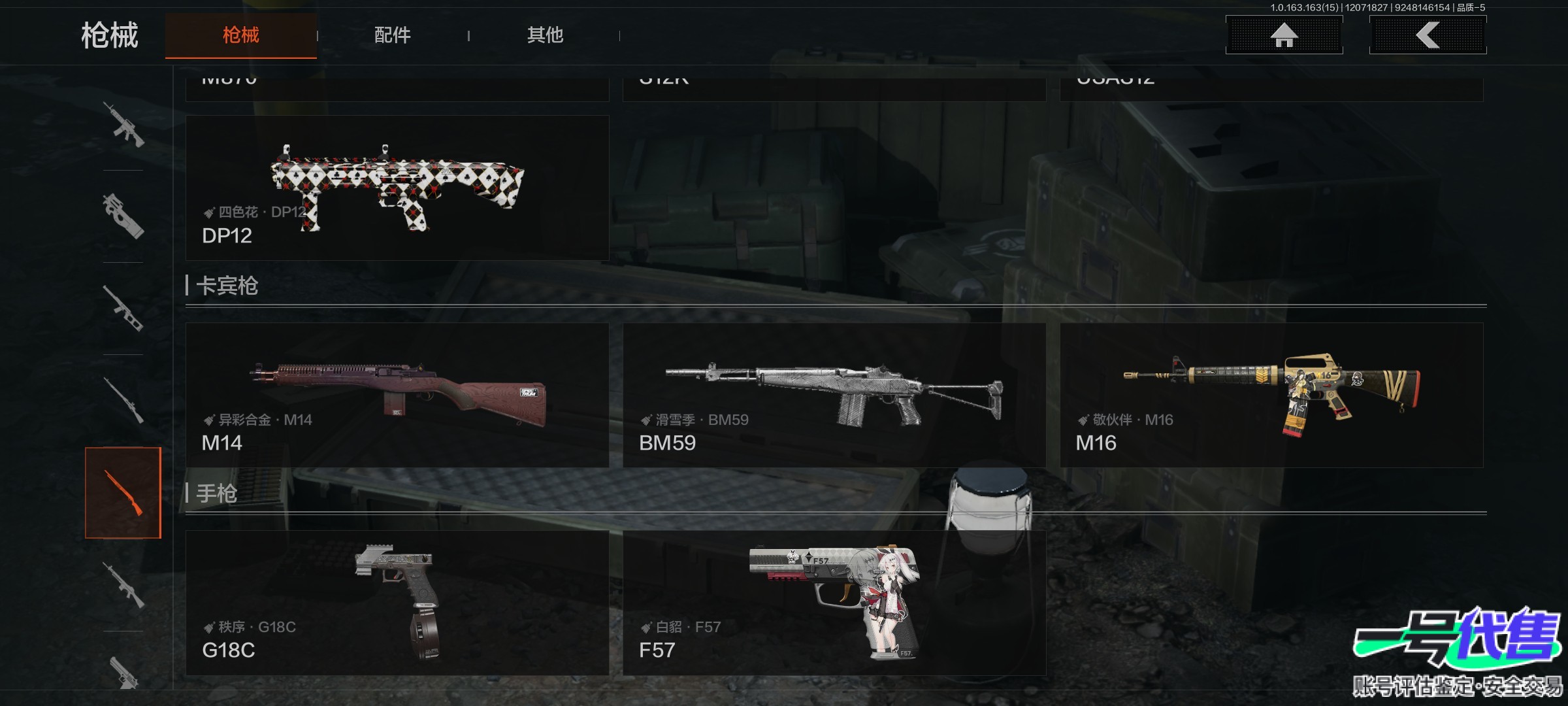Switch to the 其他 tab
Screen dimensions: 1568x706
[x=545, y=35]
